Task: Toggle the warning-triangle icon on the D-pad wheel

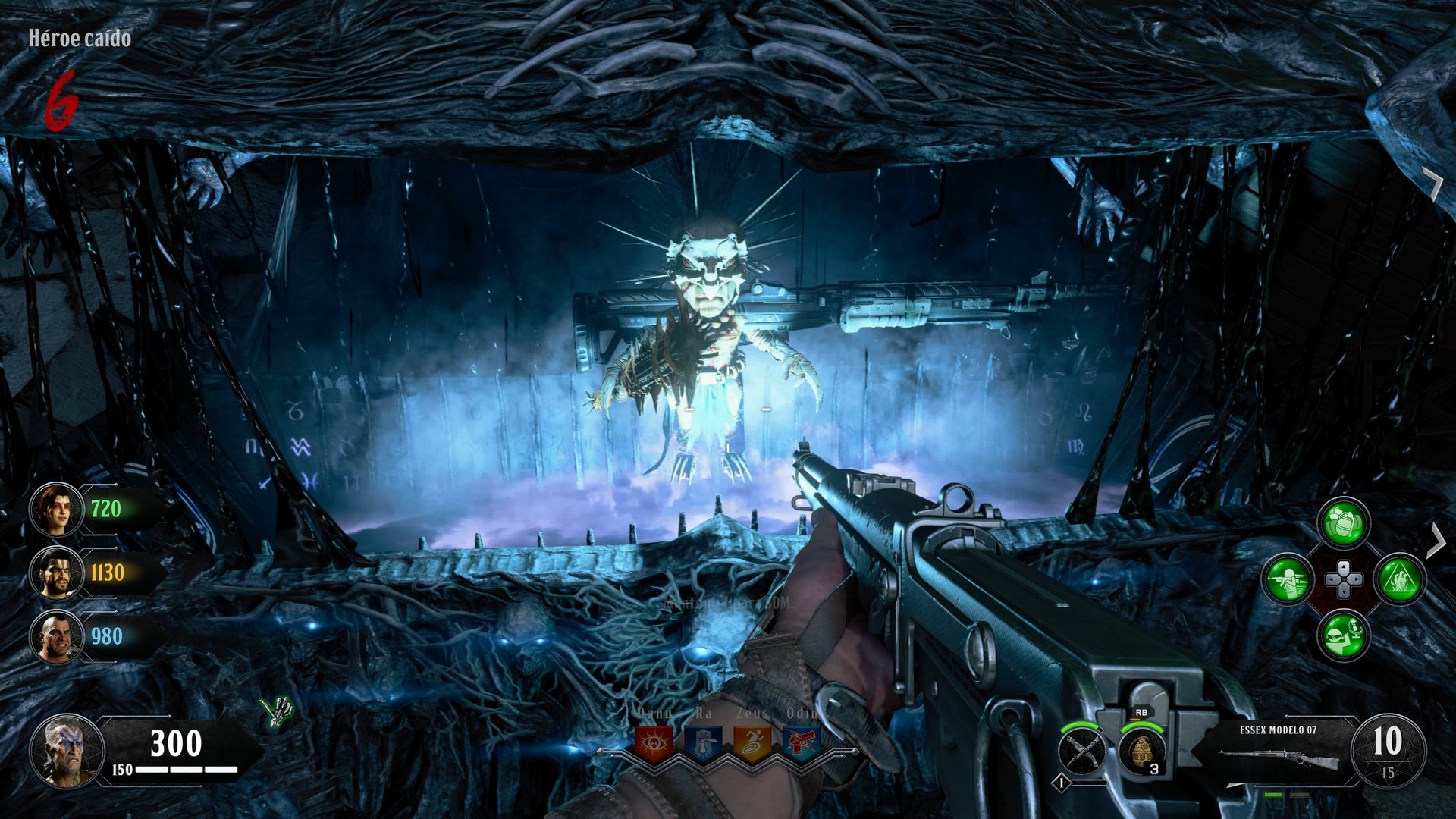Action: tap(1401, 579)
